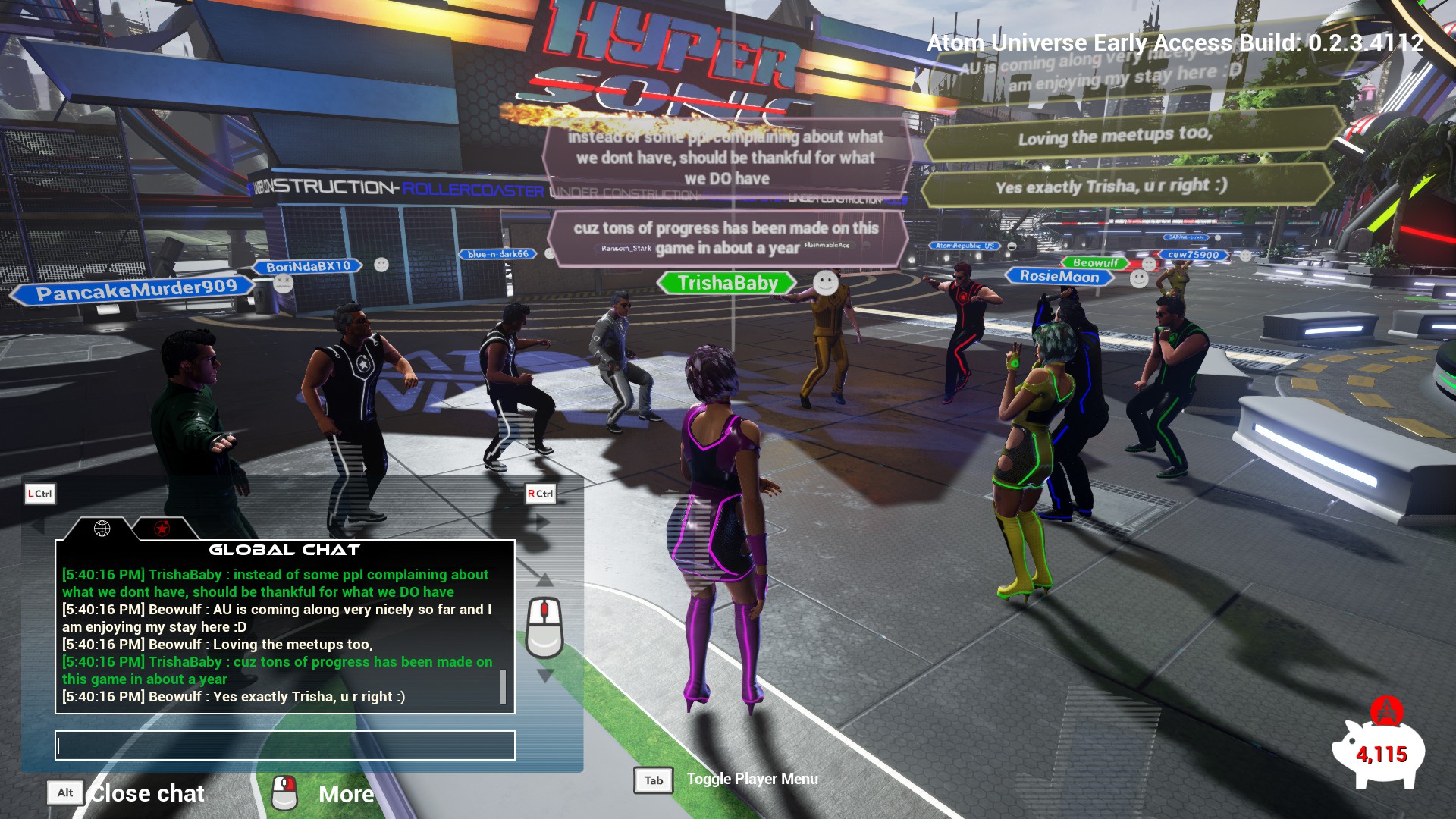Open the red star chat tab

click(x=162, y=529)
